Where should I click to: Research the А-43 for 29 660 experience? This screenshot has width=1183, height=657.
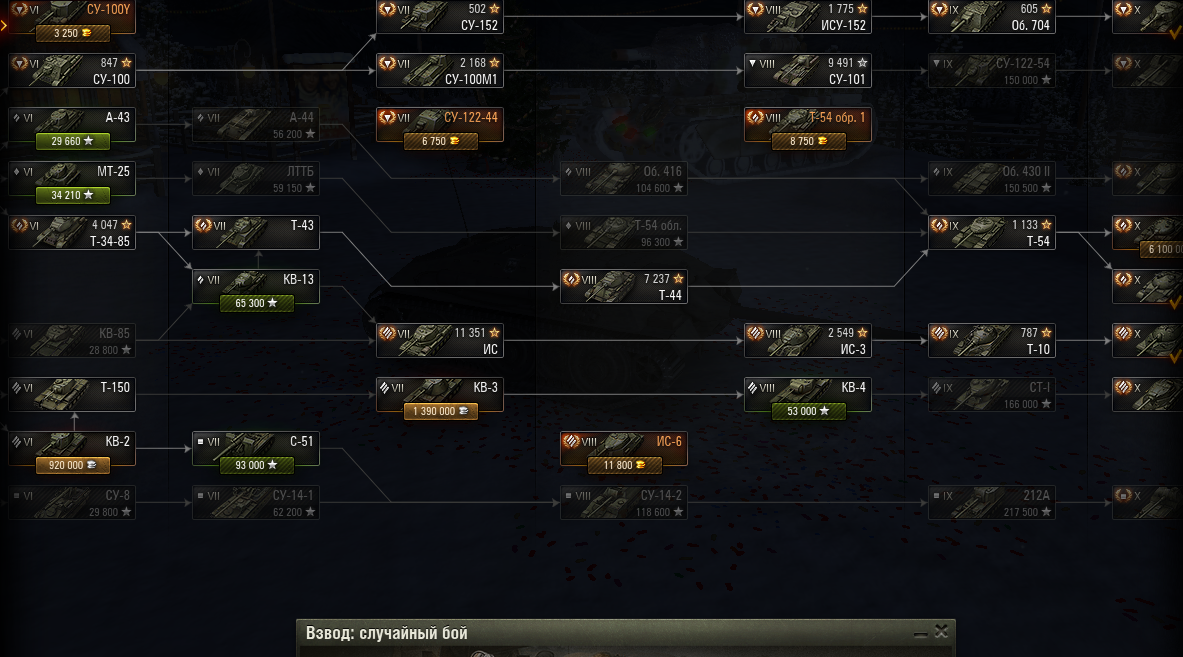click(72, 141)
